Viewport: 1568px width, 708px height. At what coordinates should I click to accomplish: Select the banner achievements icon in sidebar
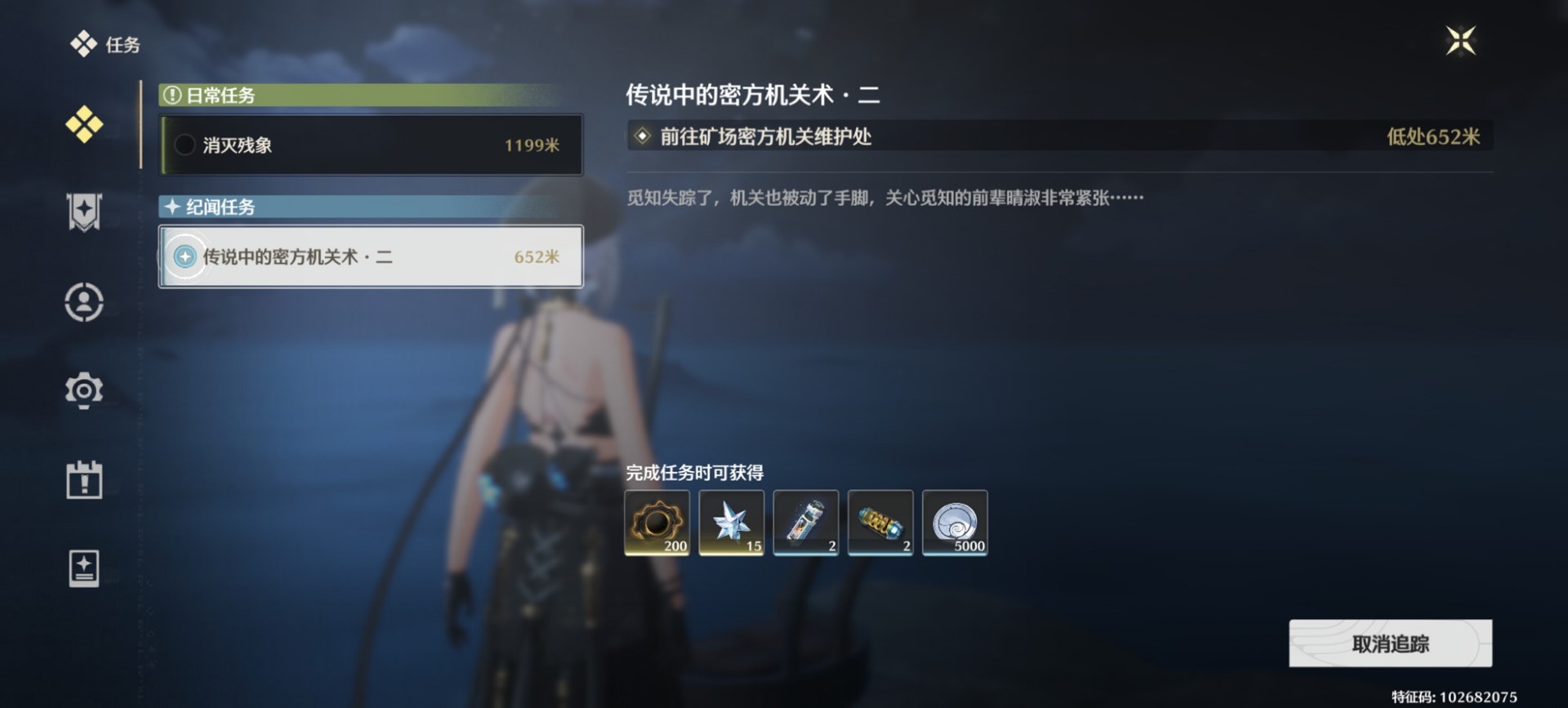(85, 213)
